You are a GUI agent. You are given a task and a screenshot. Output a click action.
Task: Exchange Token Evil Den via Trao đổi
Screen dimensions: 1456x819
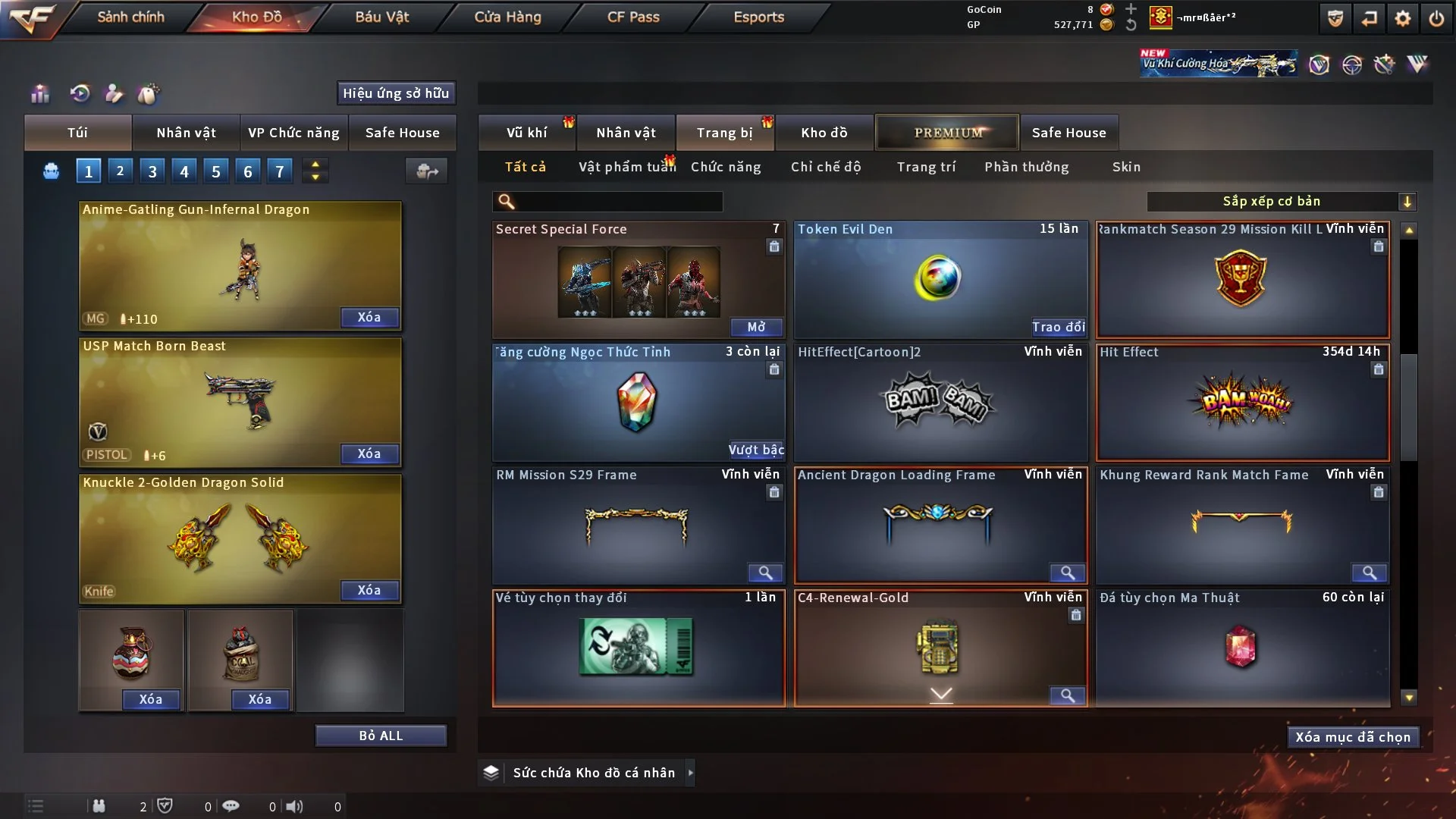click(1058, 327)
